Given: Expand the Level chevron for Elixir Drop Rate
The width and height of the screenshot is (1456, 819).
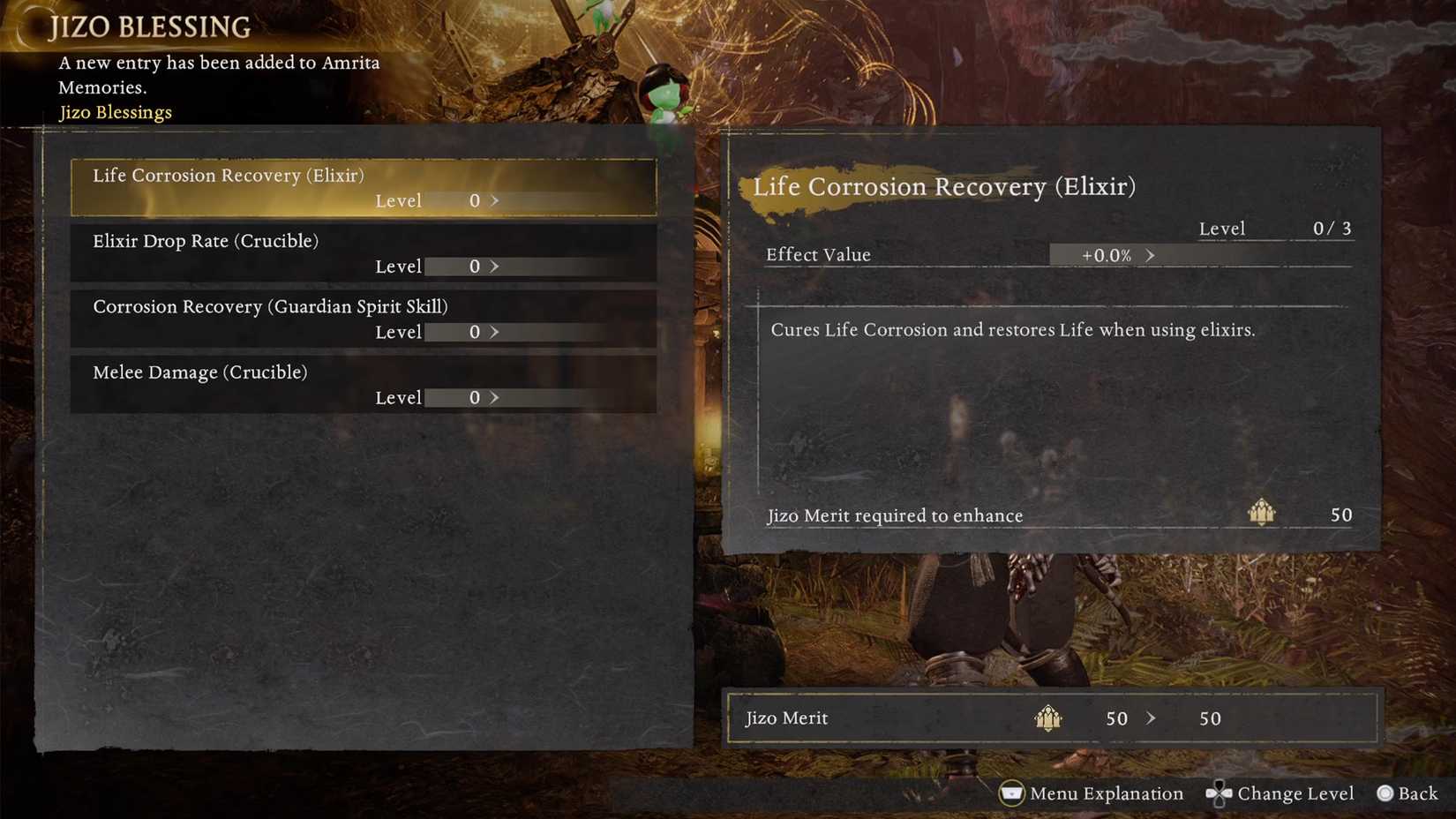Looking at the screenshot, I should point(495,266).
